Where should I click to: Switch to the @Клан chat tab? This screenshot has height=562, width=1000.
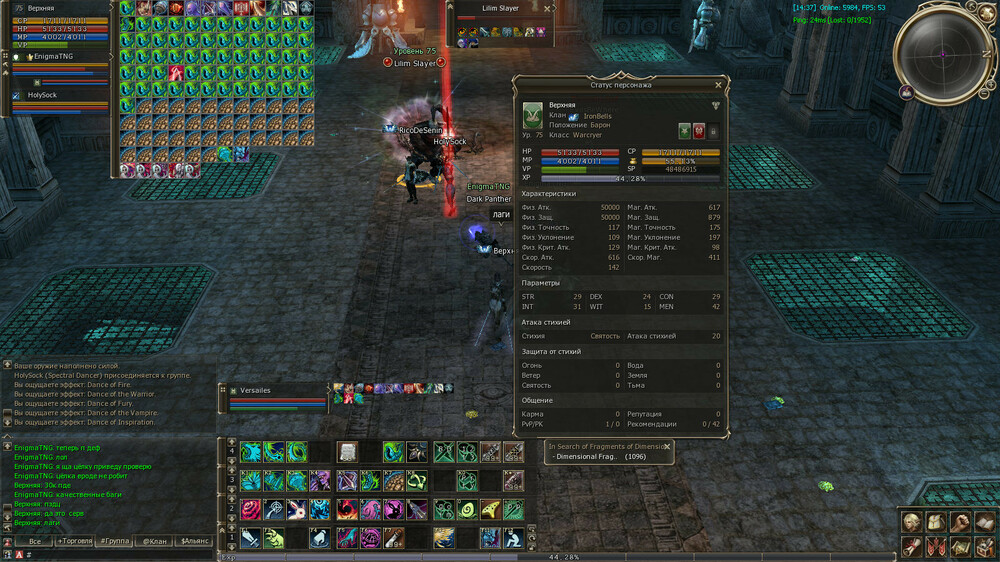tap(154, 541)
